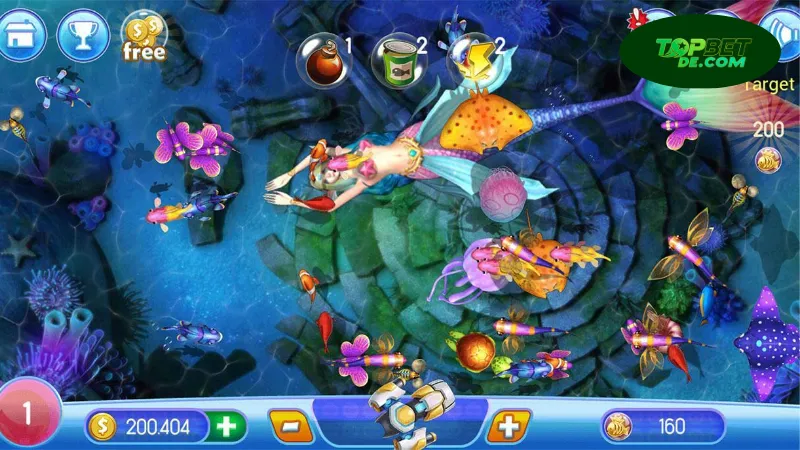Click the TOPBET DE.COM logo

pyautogui.click(x=698, y=52)
